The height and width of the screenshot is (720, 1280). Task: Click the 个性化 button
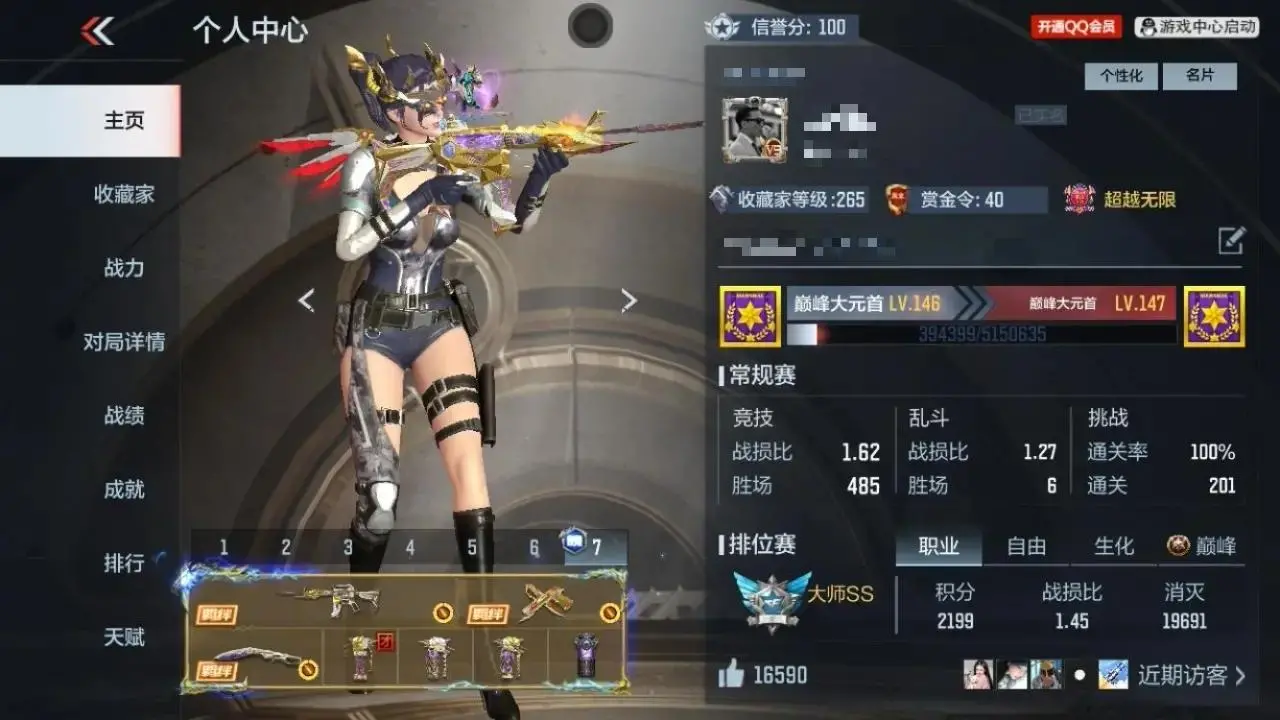pyautogui.click(x=1121, y=76)
